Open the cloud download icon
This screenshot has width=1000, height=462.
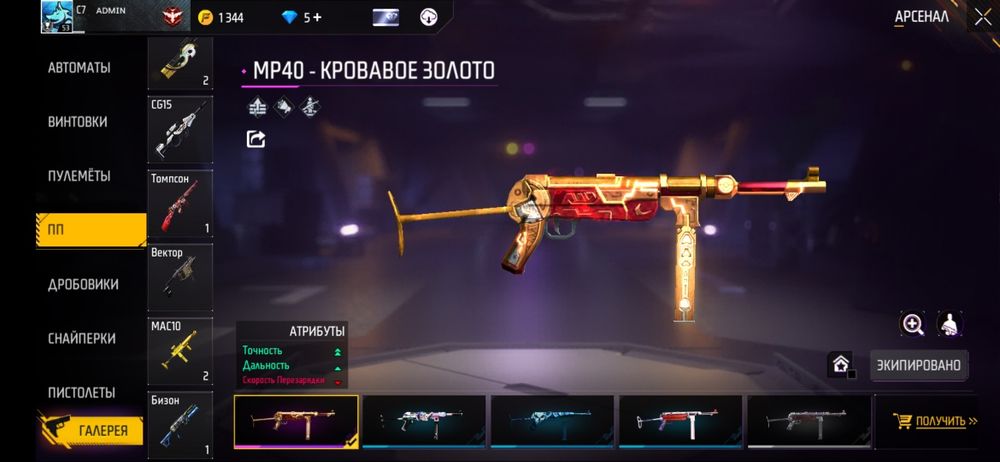428,17
